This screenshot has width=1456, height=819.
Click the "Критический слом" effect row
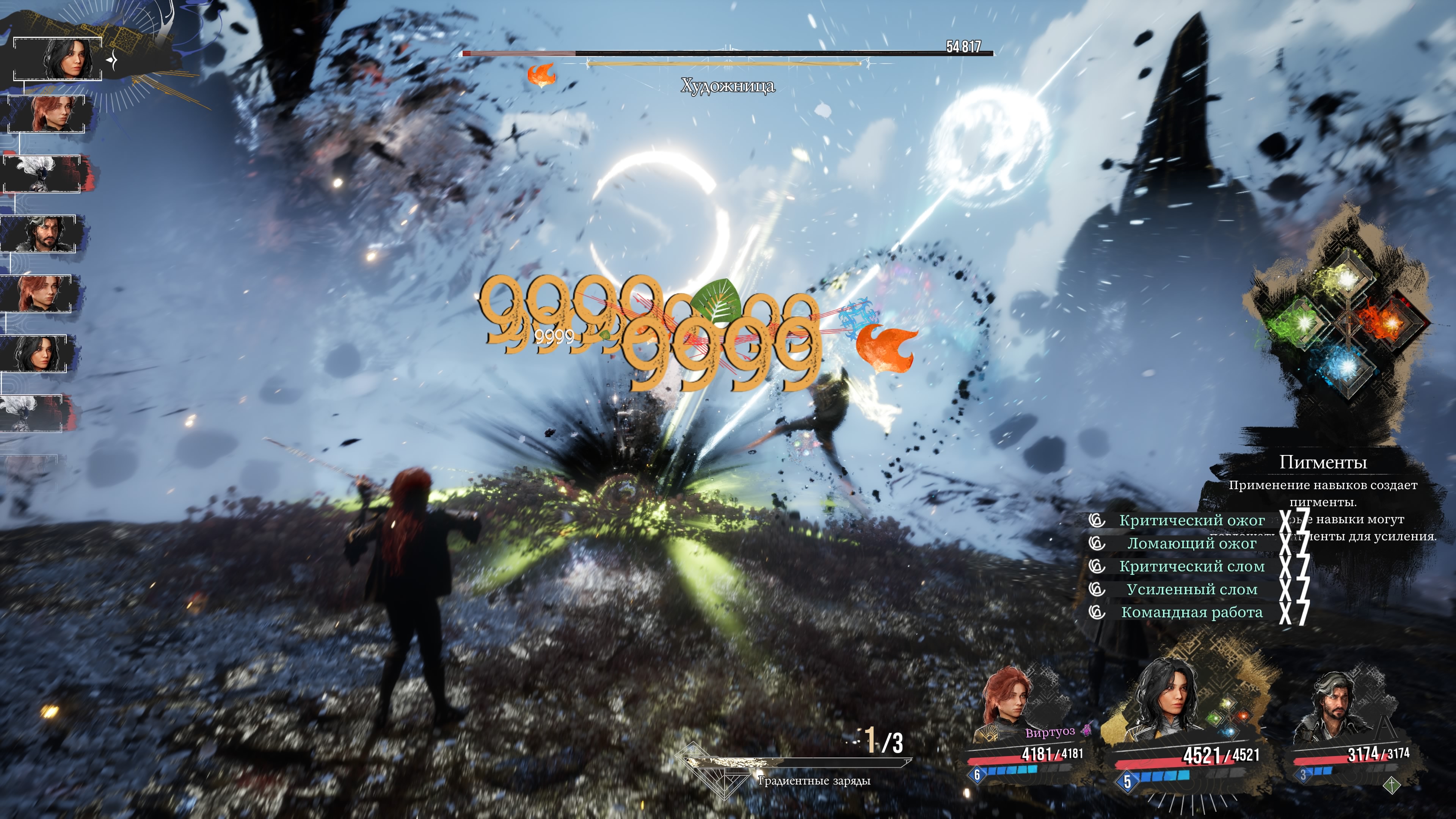(x=1191, y=567)
